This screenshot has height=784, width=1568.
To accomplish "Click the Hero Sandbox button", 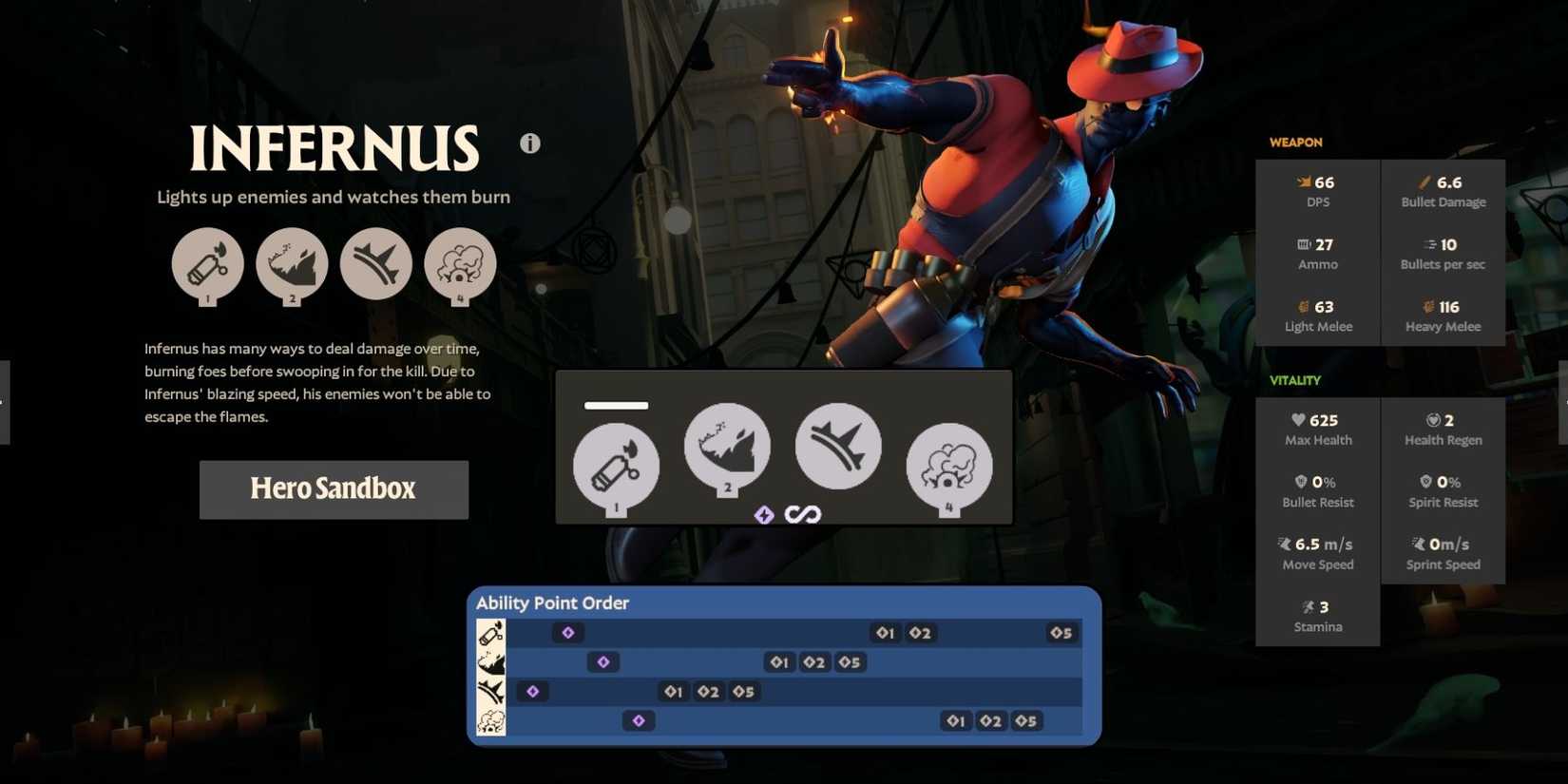I will [x=333, y=489].
